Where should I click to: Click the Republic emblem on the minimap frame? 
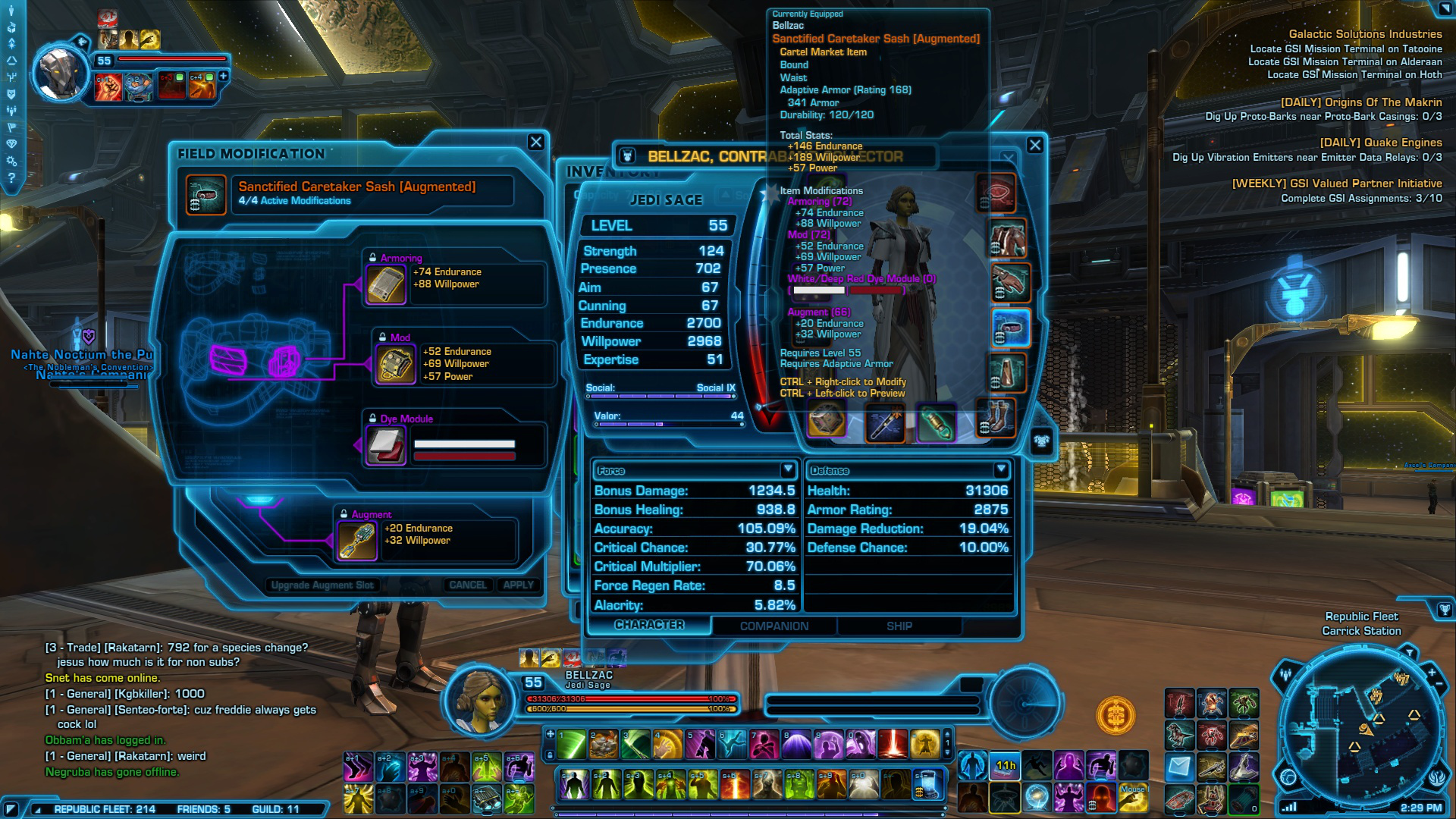tap(1439, 779)
